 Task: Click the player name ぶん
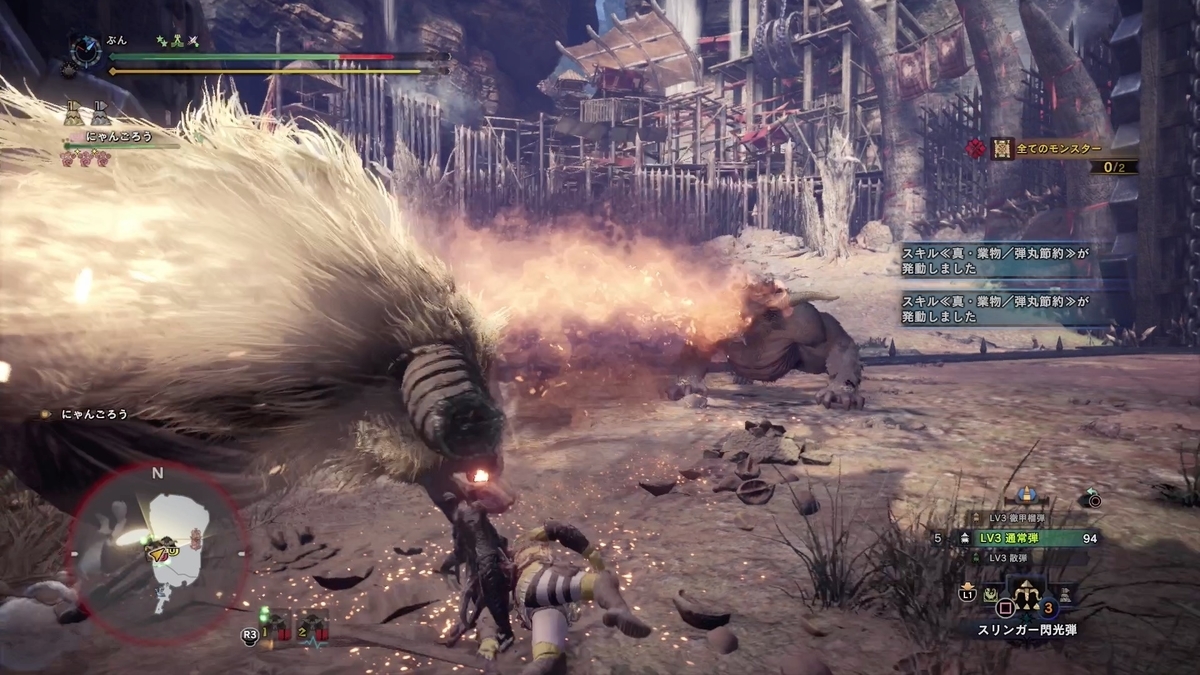117,40
